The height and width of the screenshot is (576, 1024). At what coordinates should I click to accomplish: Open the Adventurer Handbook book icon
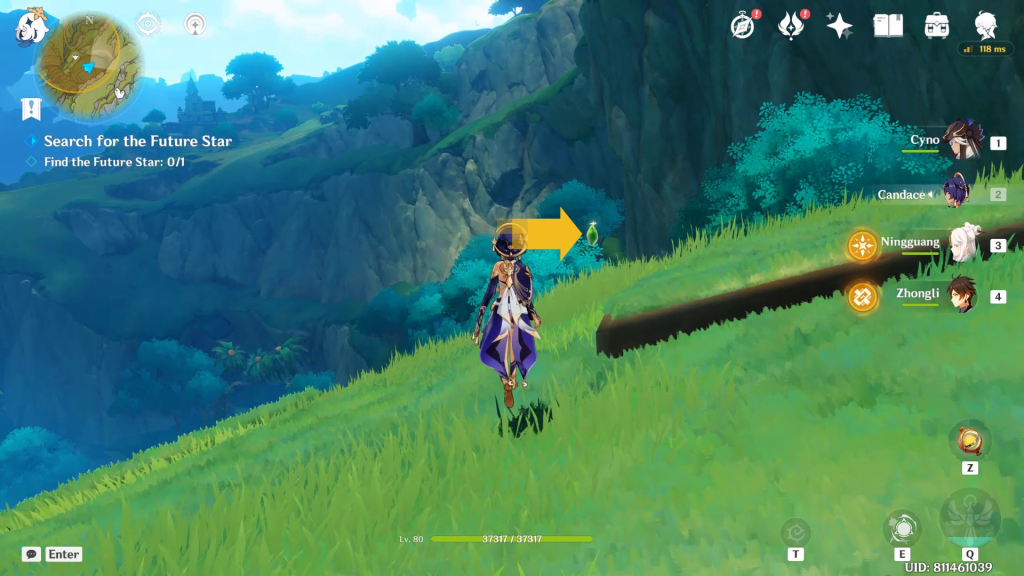pyautogui.click(x=888, y=26)
